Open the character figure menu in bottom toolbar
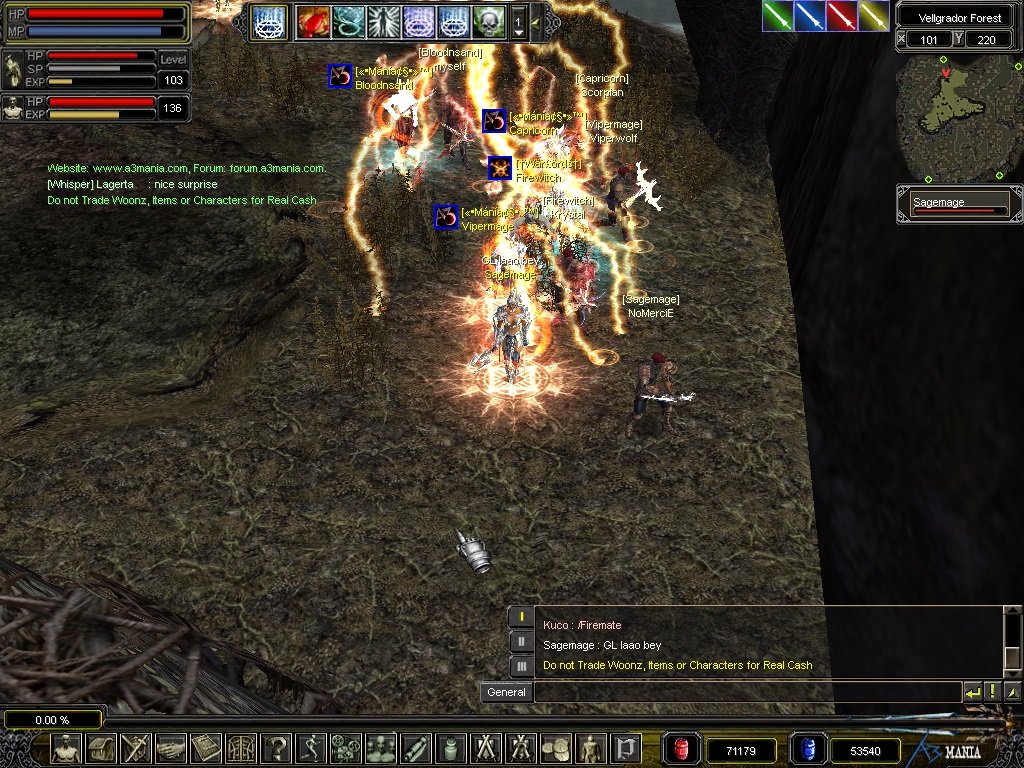1024x768 pixels. click(x=67, y=748)
